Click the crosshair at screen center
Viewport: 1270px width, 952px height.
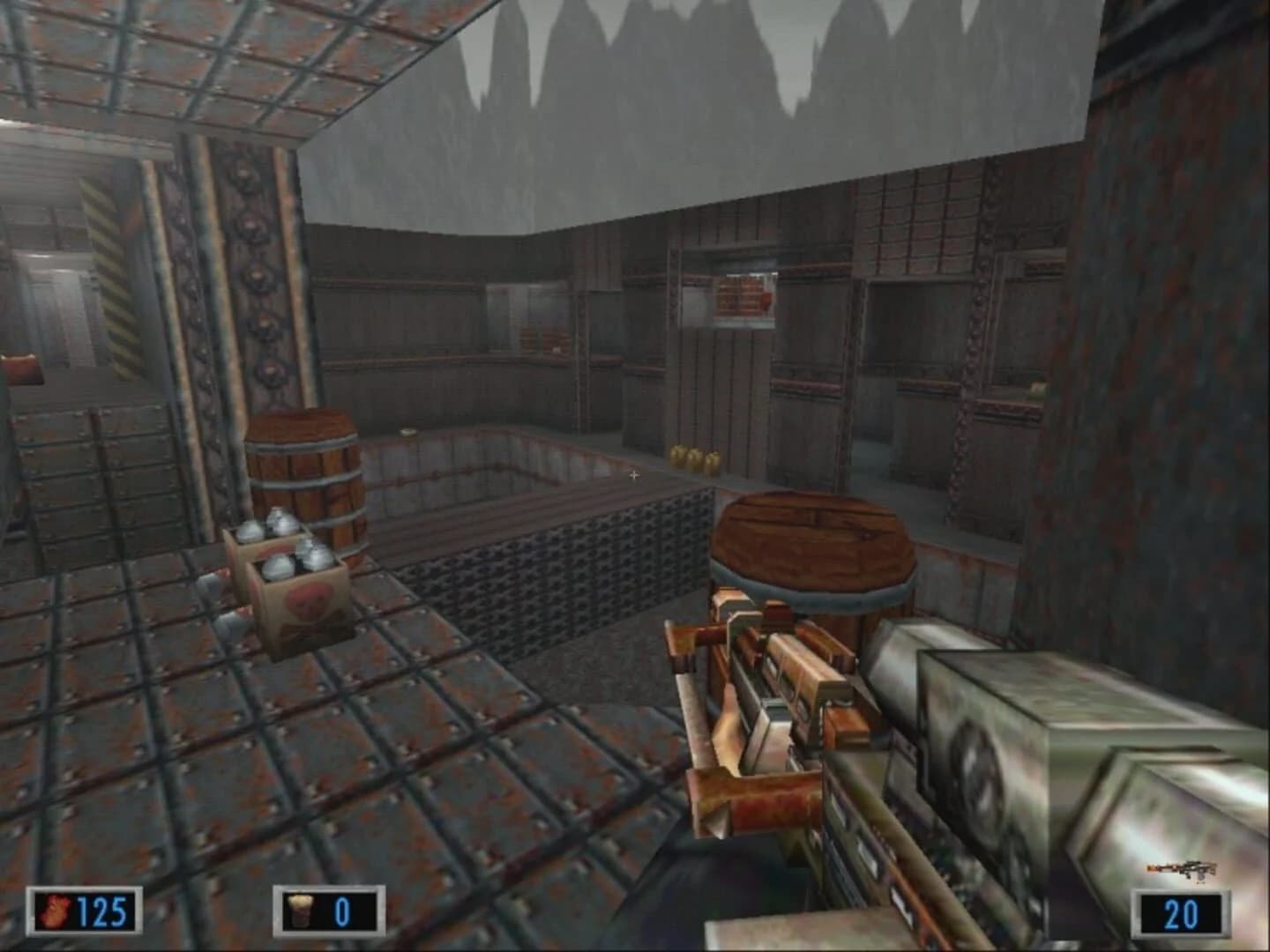(x=634, y=475)
